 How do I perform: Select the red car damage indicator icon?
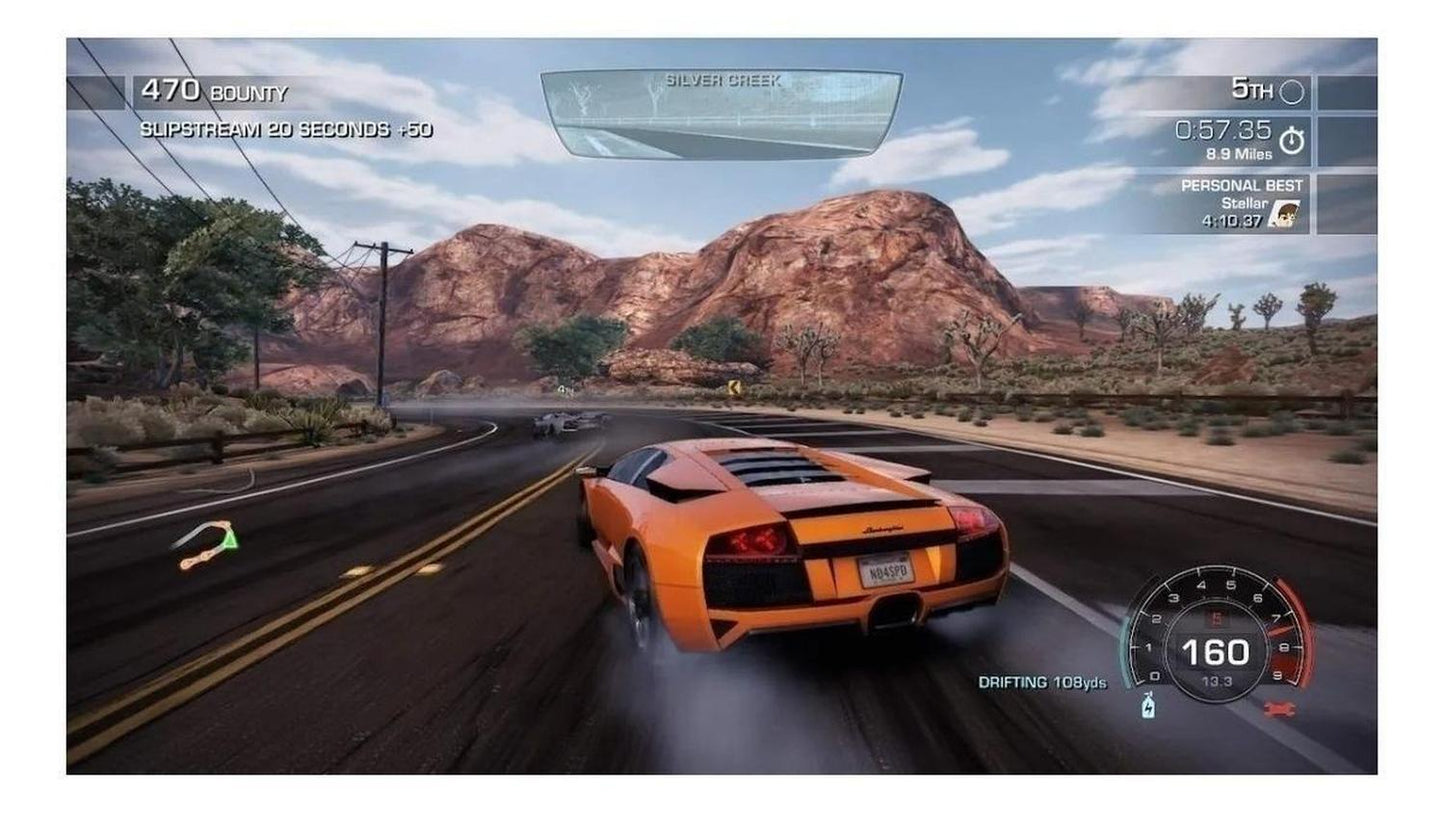[x=1278, y=709]
